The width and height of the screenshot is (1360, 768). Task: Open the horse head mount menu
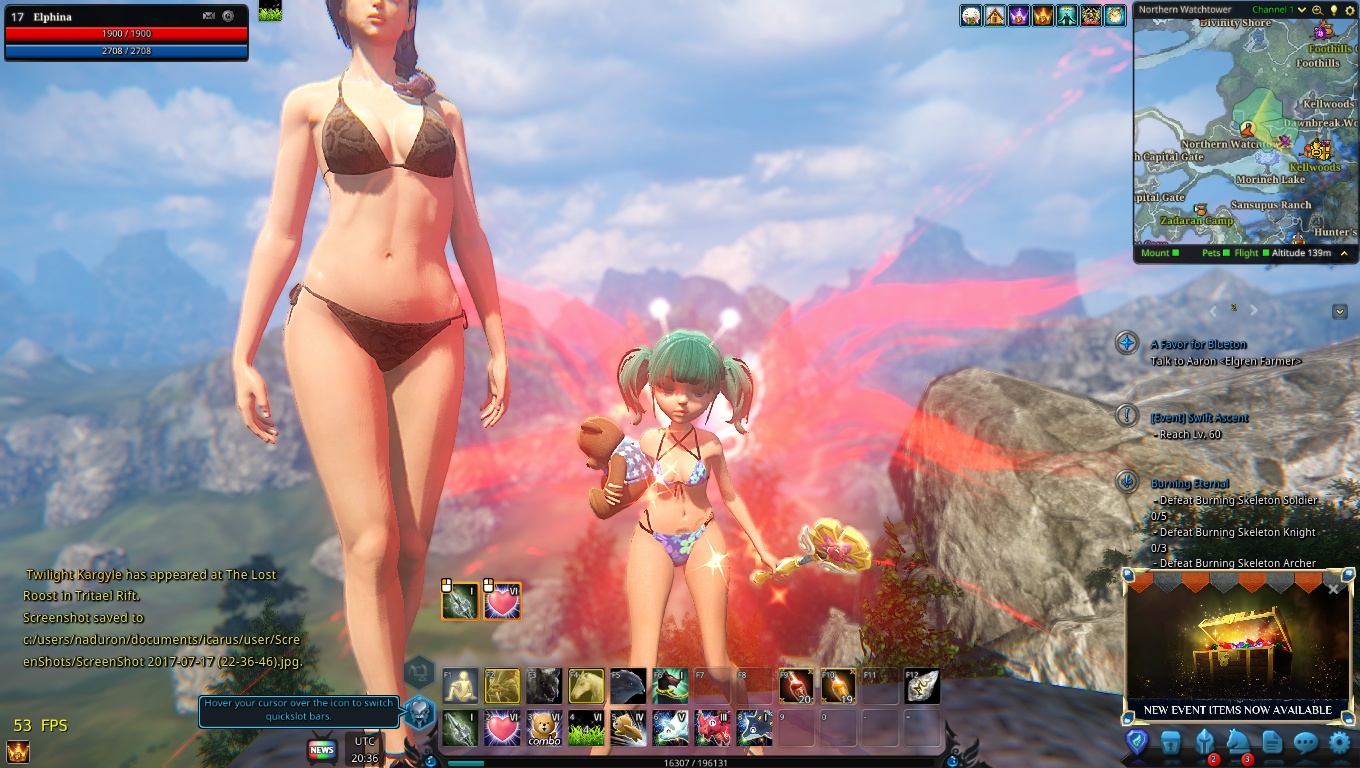[x=1238, y=742]
